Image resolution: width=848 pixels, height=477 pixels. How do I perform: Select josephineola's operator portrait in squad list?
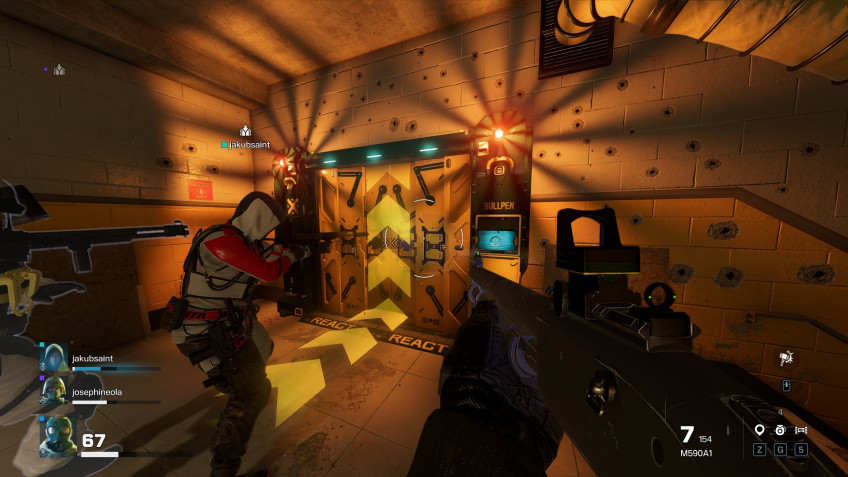pyautogui.click(x=54, y=394)
